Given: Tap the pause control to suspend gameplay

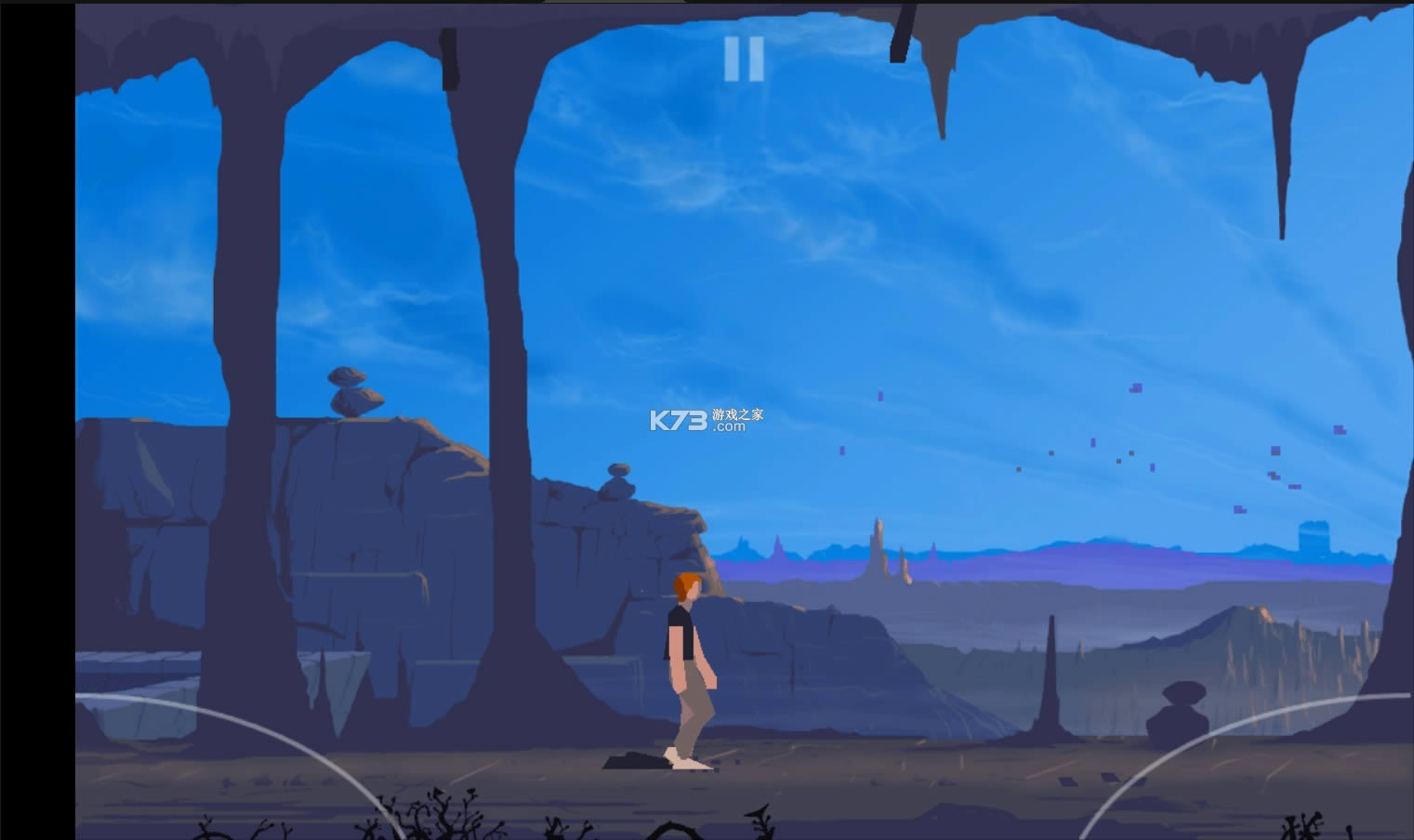Looking at the screenshot, I should (x=743, y=59).
